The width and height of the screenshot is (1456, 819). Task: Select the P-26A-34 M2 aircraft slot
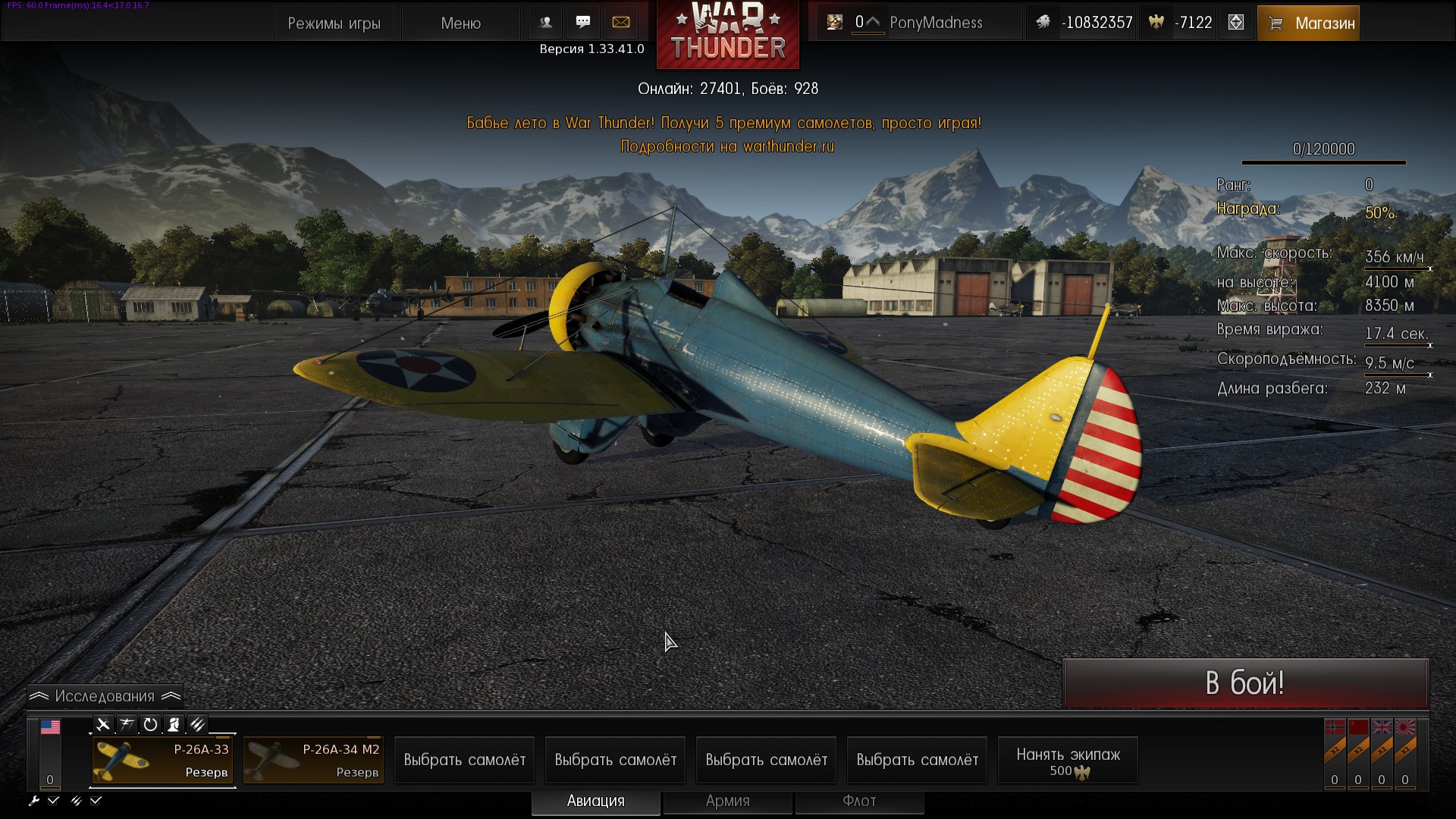click(314, 760)
